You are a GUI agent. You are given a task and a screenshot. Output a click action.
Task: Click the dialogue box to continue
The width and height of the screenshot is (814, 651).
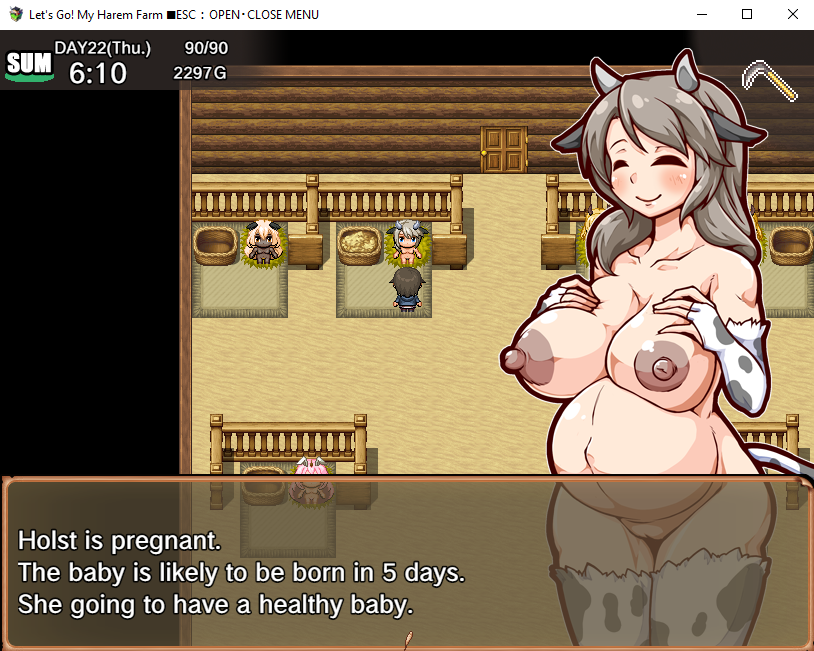[x=406, y=563]
